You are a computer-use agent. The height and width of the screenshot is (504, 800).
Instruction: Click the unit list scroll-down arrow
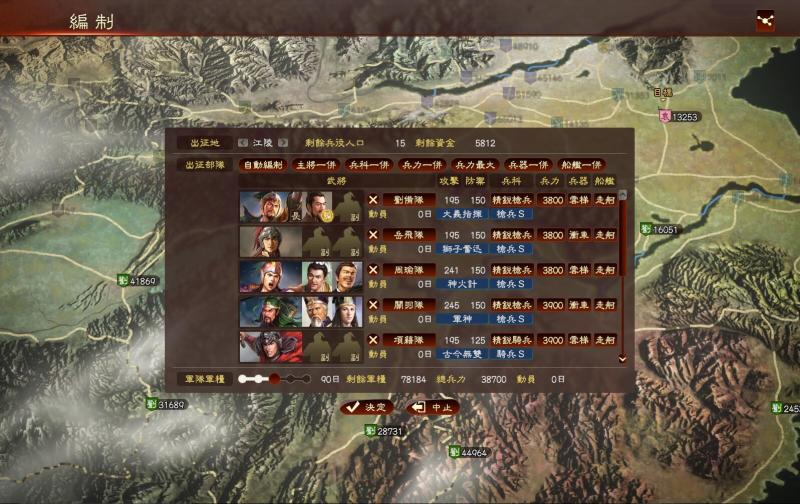tap(622, 357)
